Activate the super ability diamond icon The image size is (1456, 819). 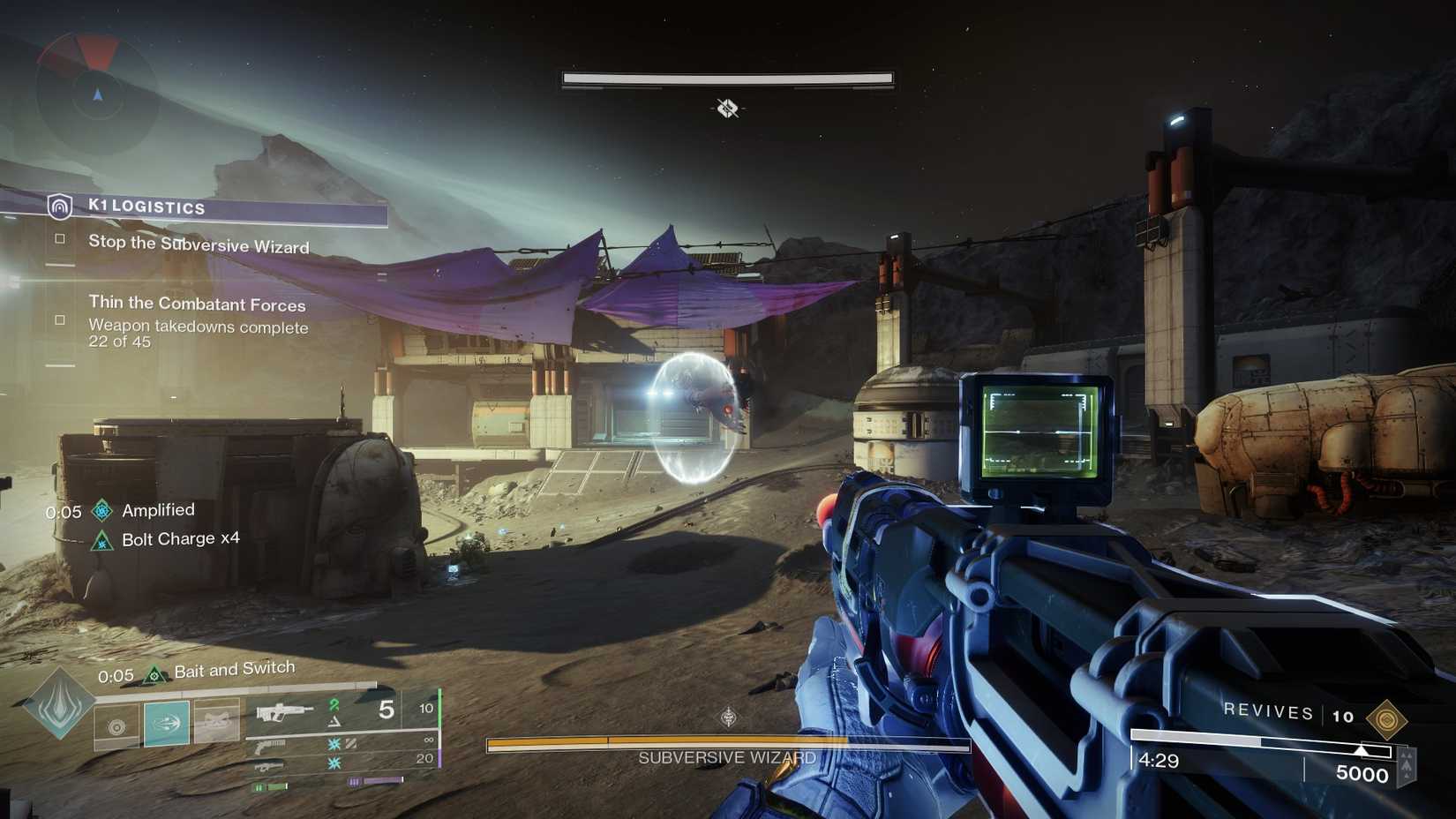click(x=58, y=703)
